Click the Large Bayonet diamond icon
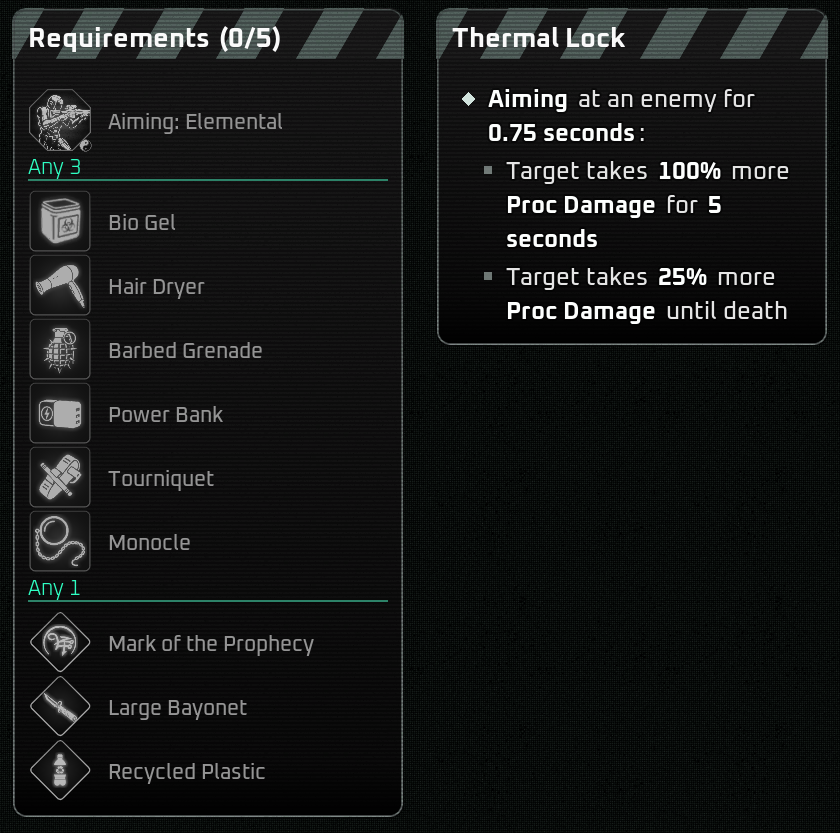 click(x=60, y=707)
